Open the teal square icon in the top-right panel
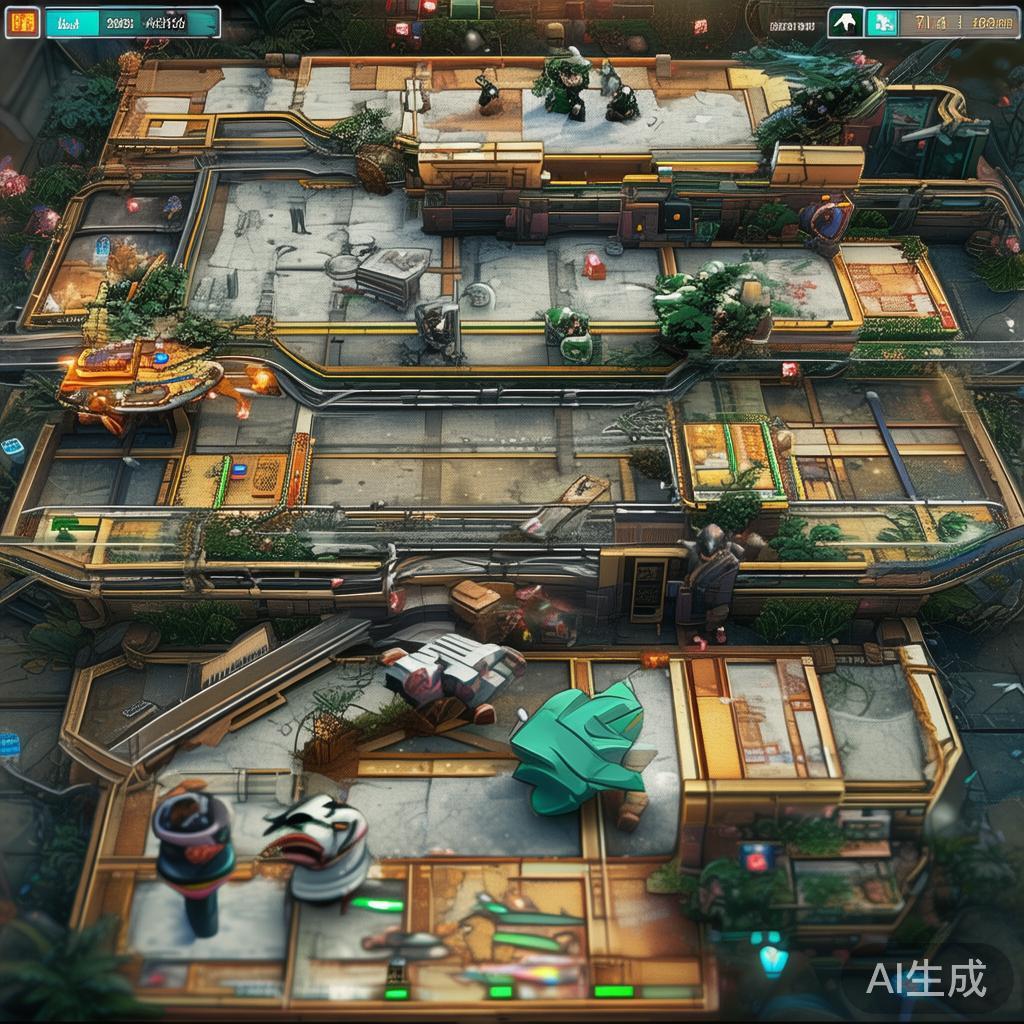Viewport: 1024px width, 1024px height. 881,22
